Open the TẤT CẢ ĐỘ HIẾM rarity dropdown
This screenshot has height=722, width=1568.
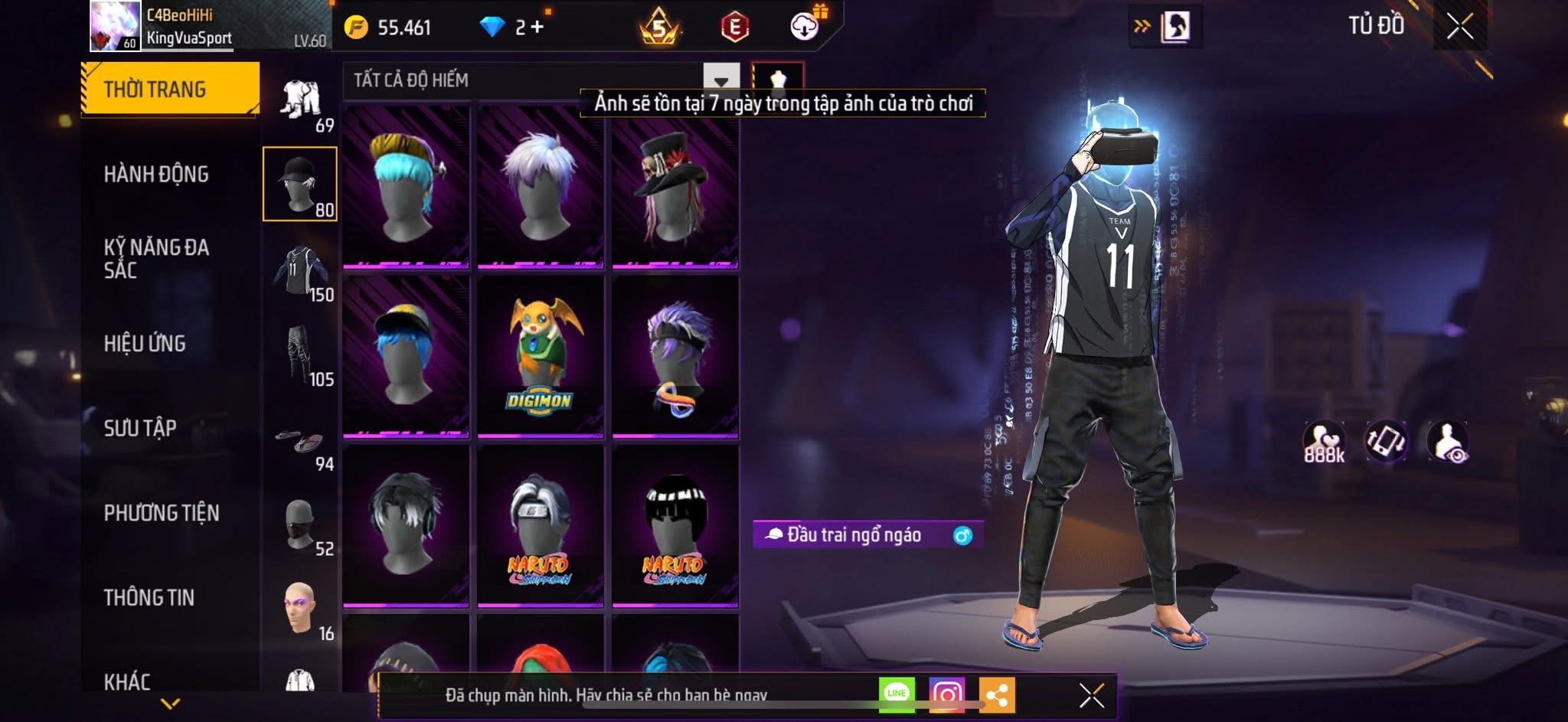coord(720,80)
